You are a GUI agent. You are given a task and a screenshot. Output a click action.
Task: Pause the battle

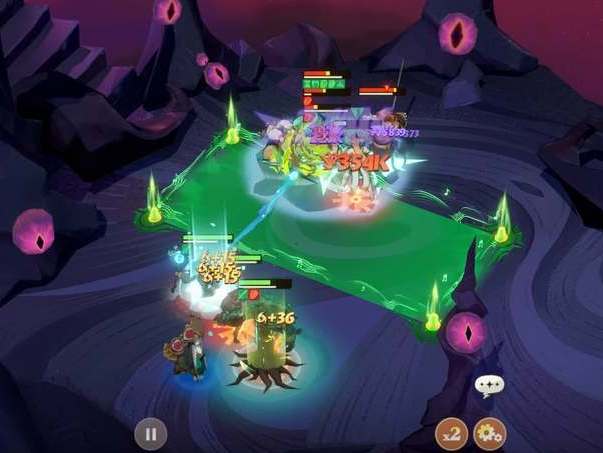tap(150, 434)
